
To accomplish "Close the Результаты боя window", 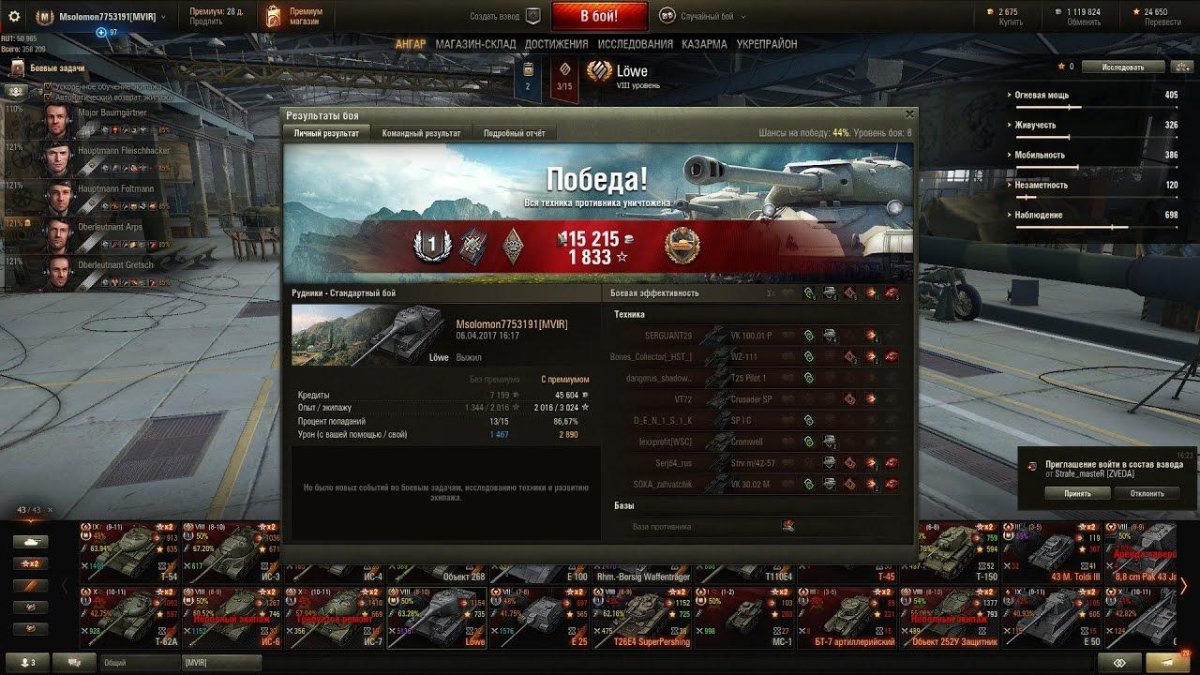I will 908,114.
